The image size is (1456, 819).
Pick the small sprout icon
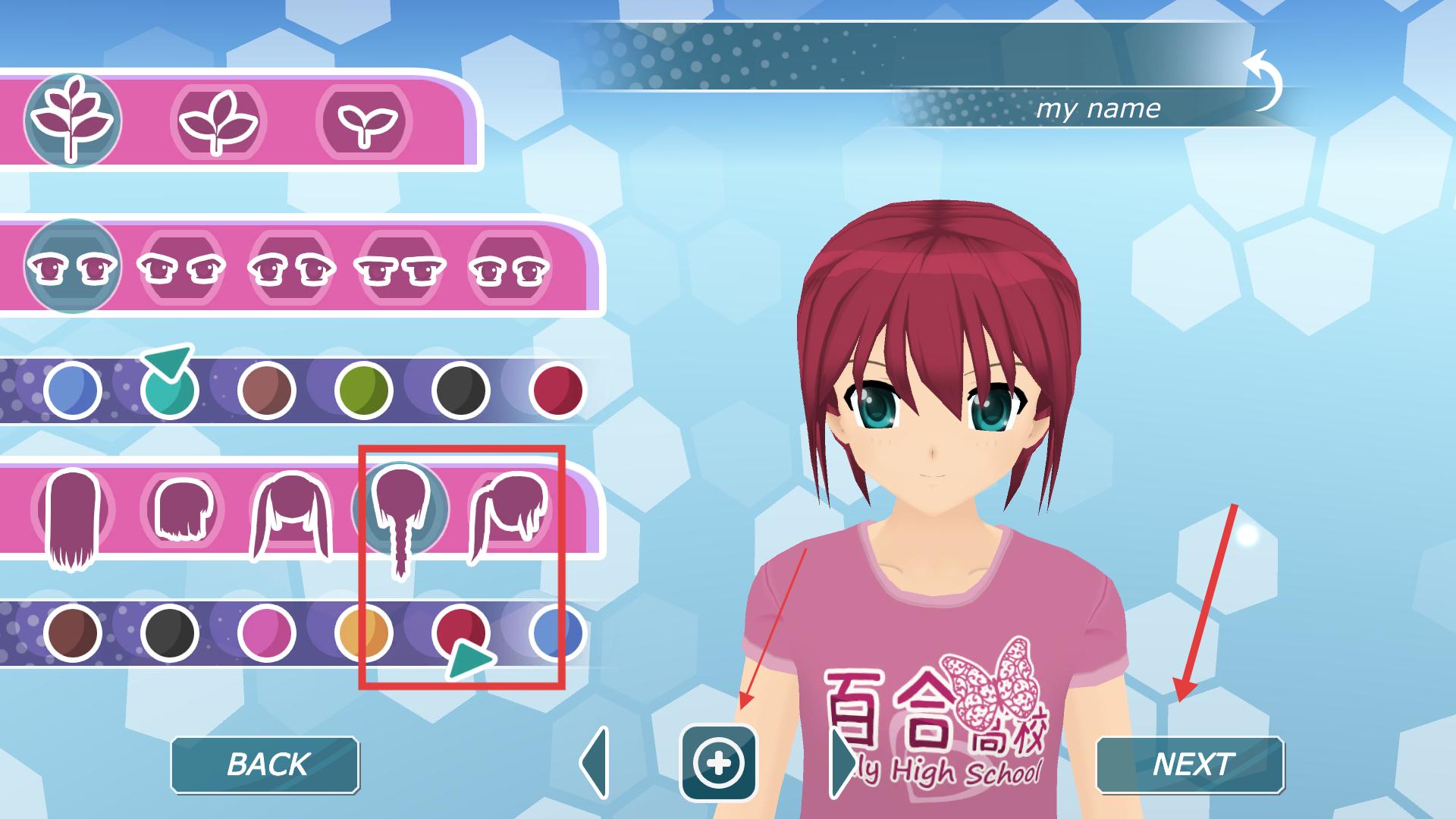363,121
